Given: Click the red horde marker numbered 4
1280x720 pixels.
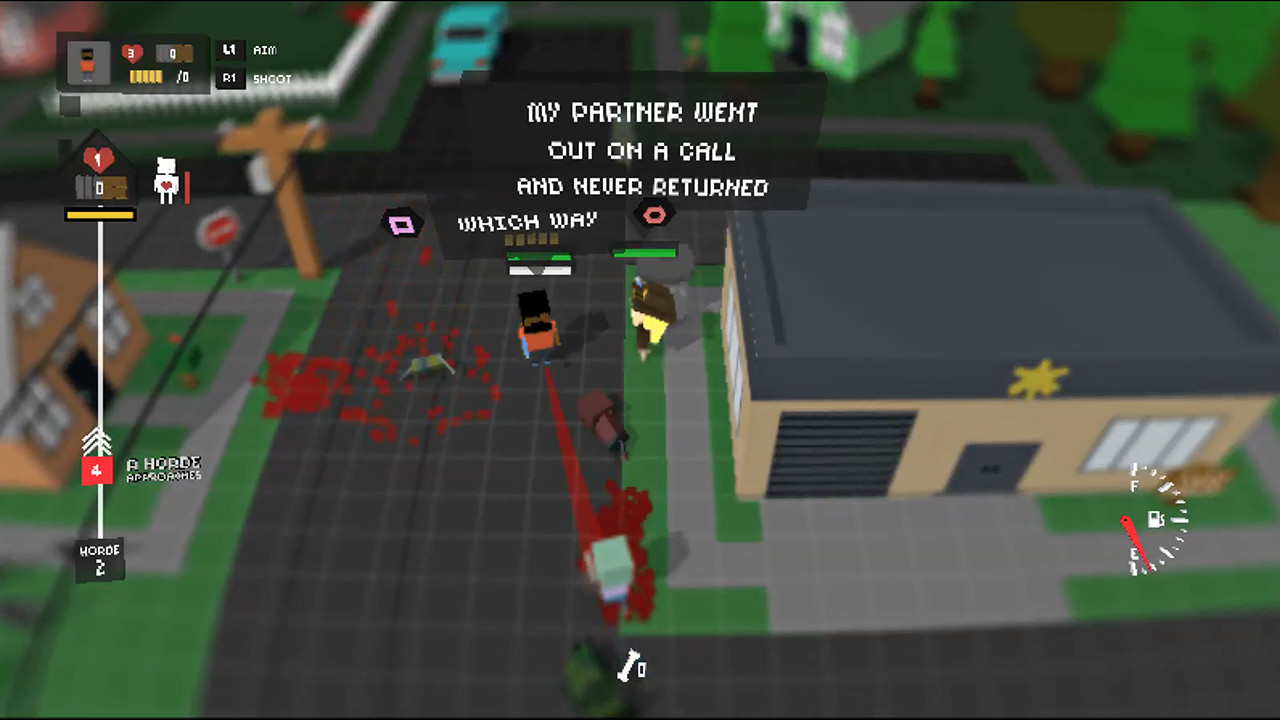Looking at the screenshot, I should tap(97, 468).
